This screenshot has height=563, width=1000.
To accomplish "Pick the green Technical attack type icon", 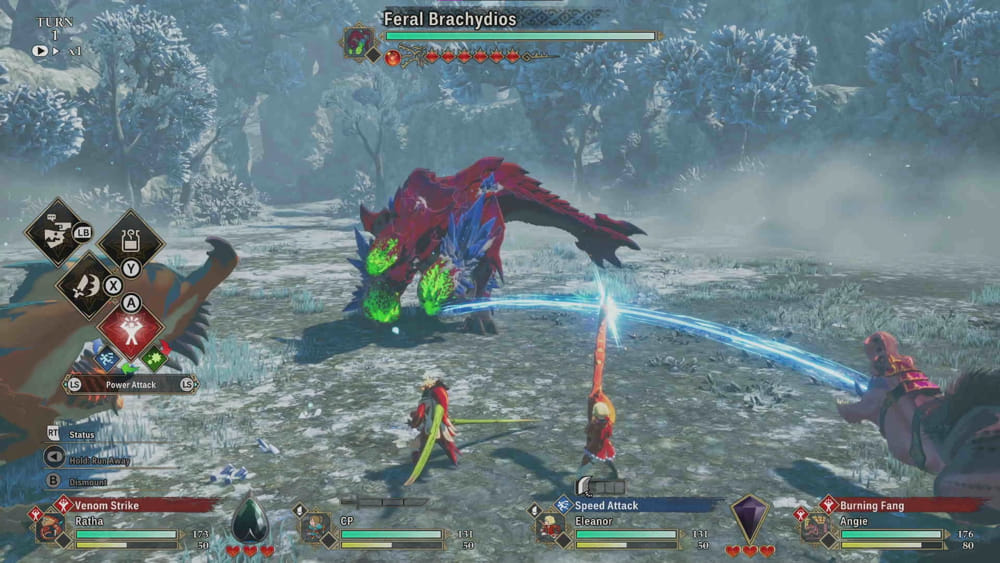I will pos(154,358).
